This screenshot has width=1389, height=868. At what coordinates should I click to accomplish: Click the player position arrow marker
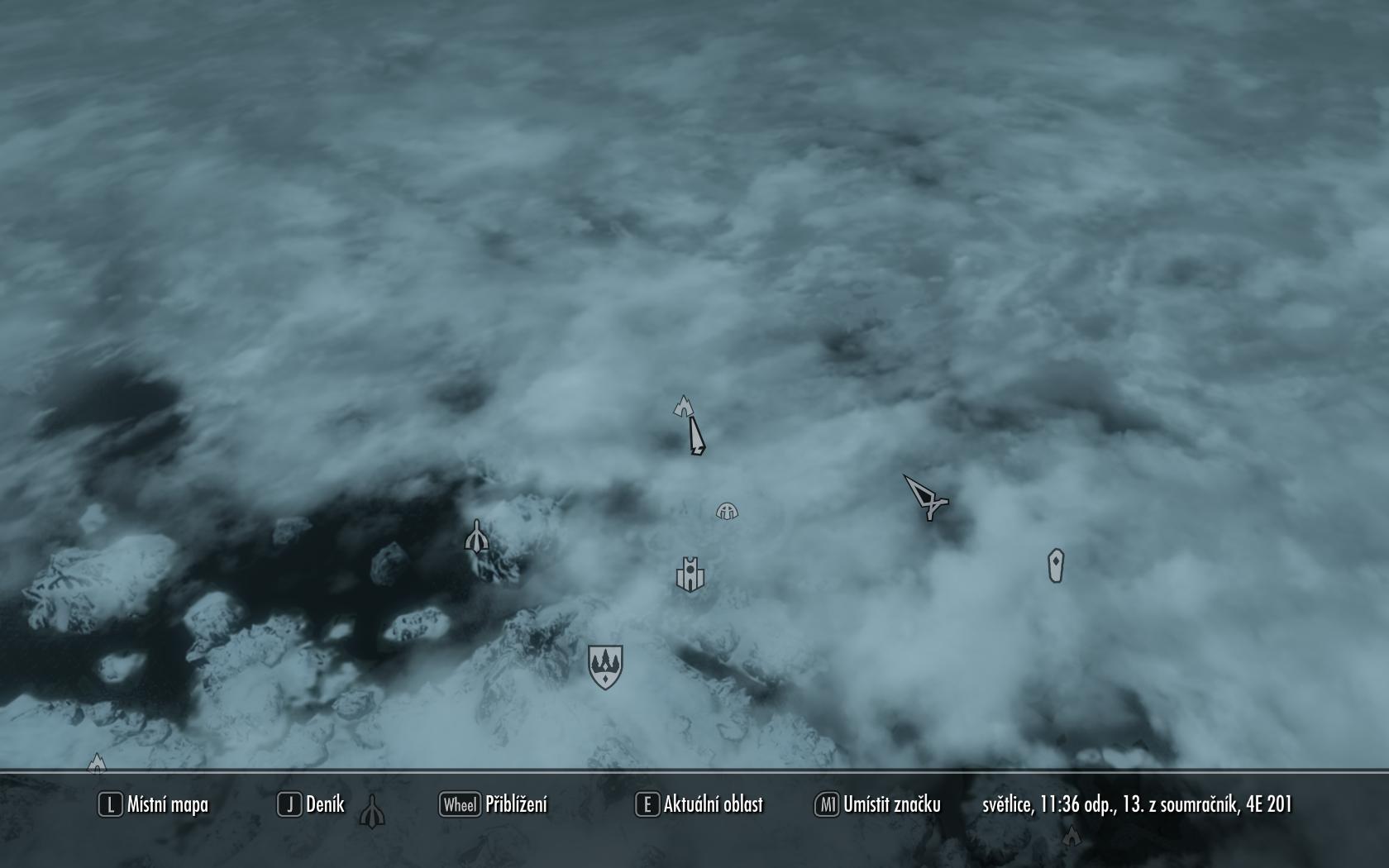pyautogui.click(x=696, y=436)
